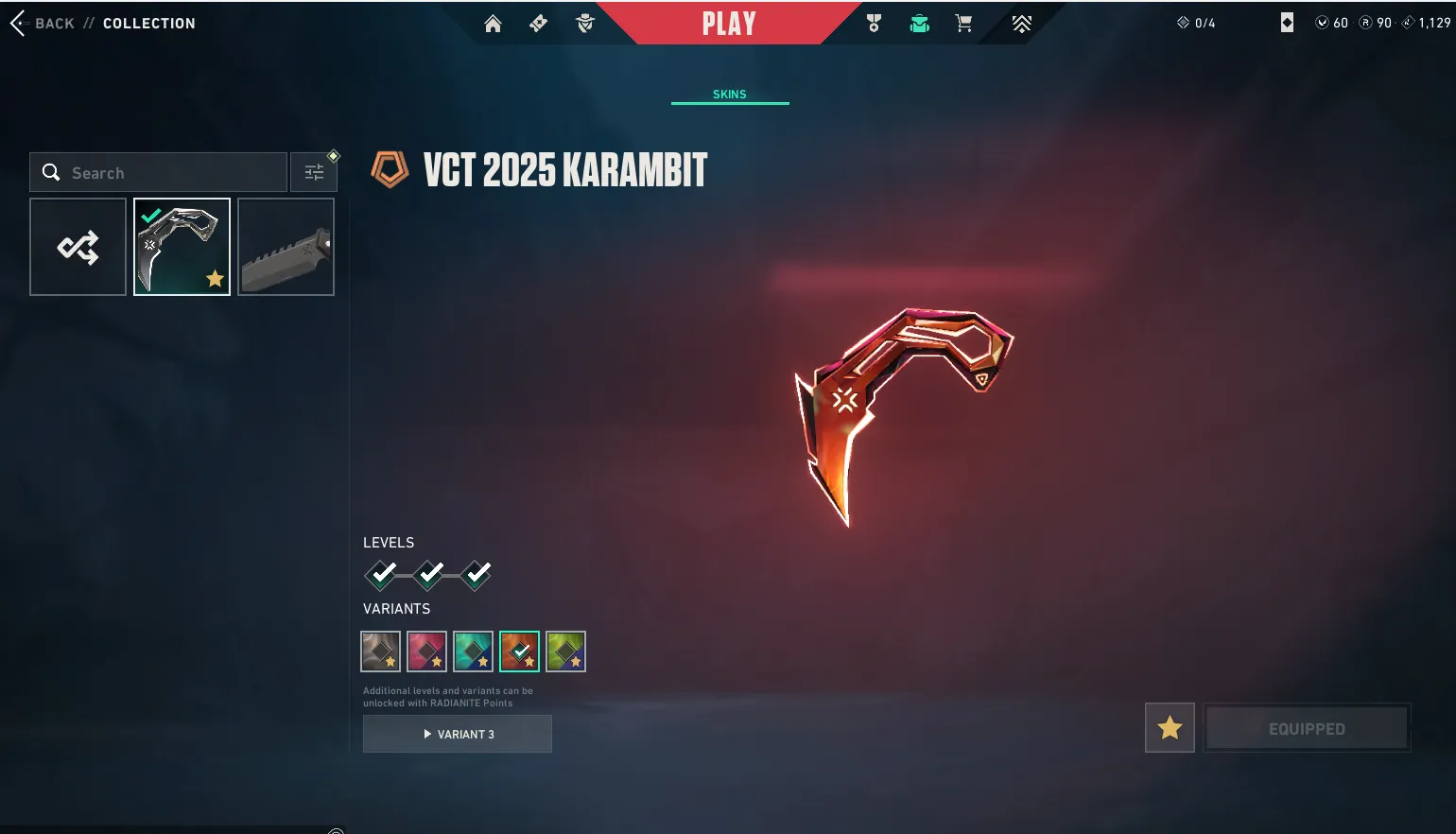This screenshot has height=834, width=1456.
Task: Click the EQUIPPED button
Action: [x=1308, y=727]
